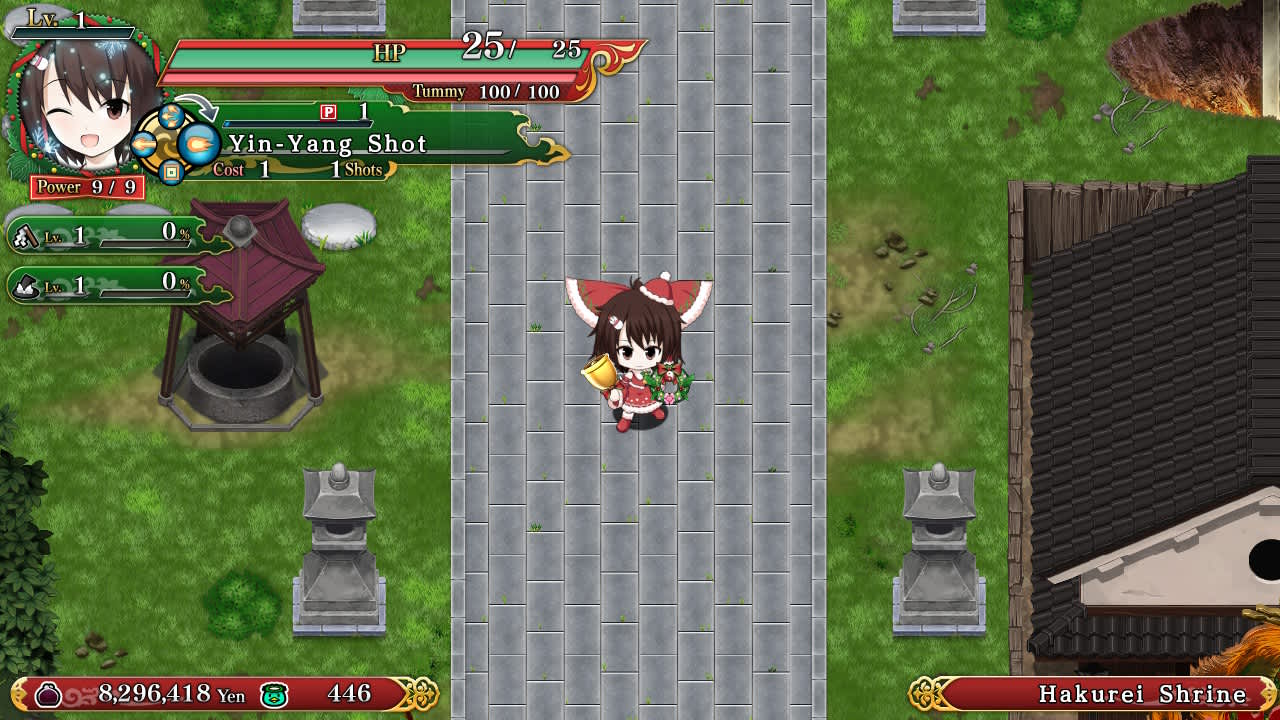Toggle the upward shot on skill wheel
Screen dimensions: 1280x720
[x=171, y=116]
